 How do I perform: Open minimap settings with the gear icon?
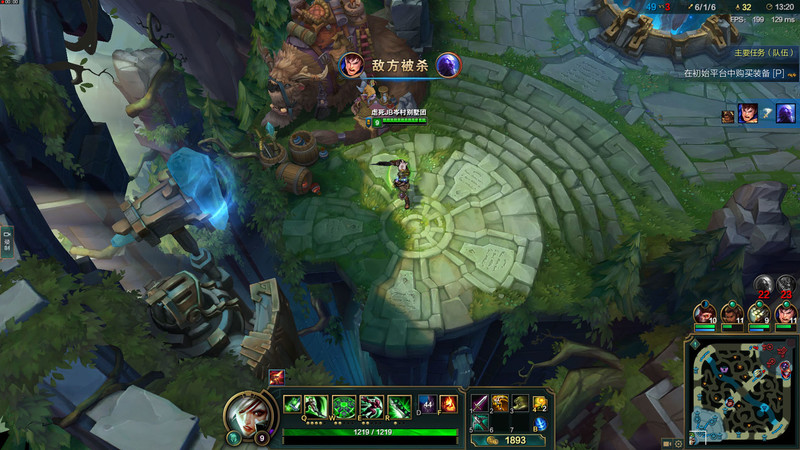[x=679, y=443]
